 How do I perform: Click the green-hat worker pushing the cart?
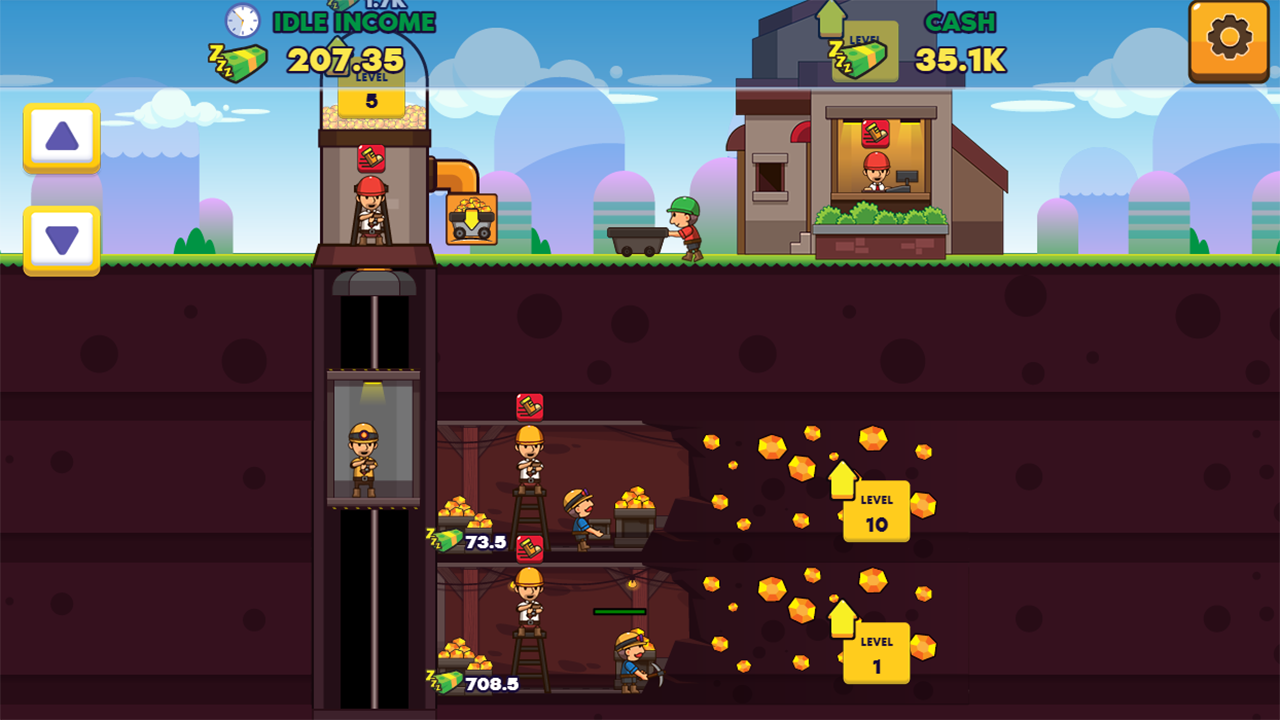[x=687, y=225]
